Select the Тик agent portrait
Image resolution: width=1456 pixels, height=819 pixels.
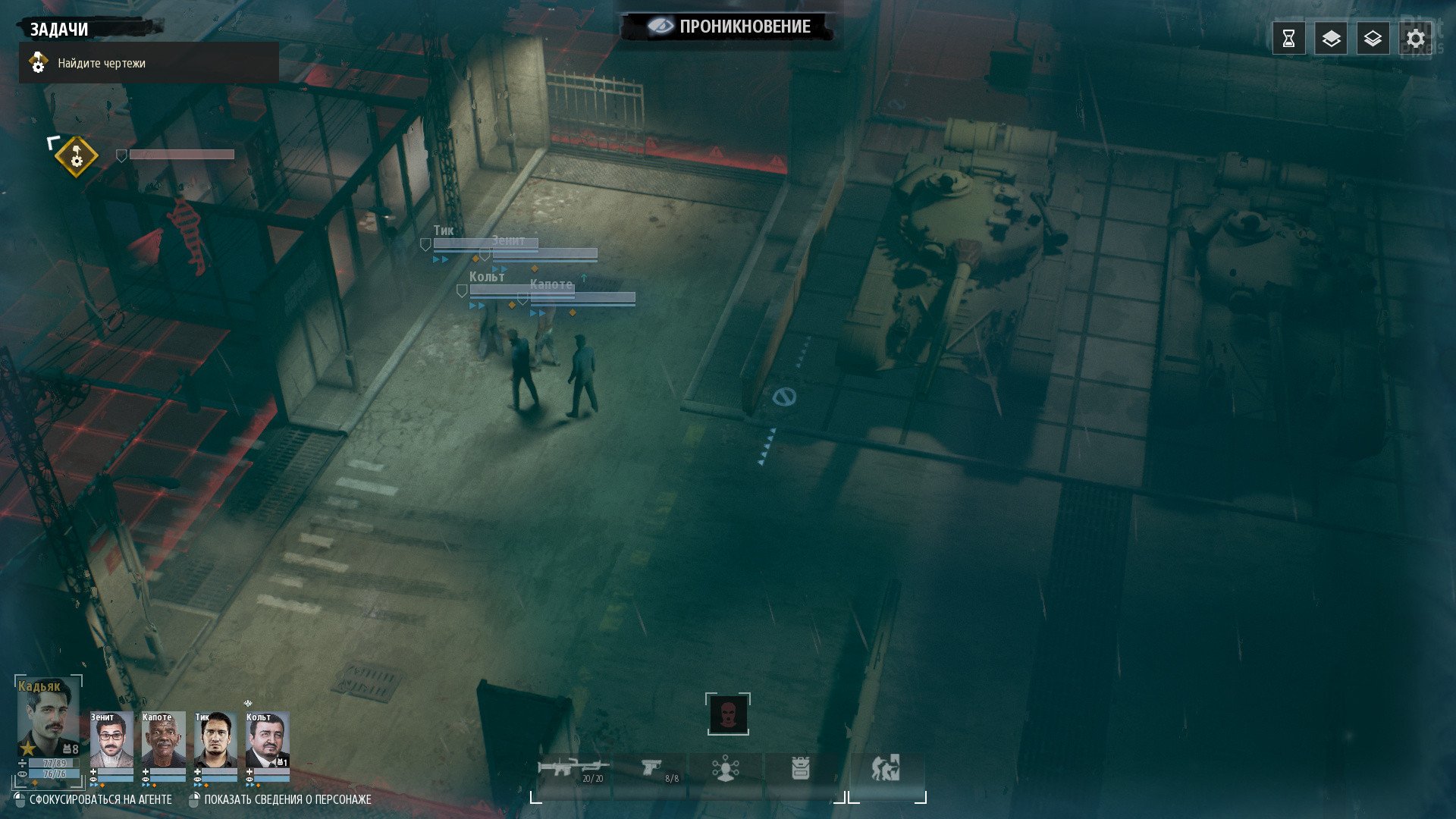(215, 740)
